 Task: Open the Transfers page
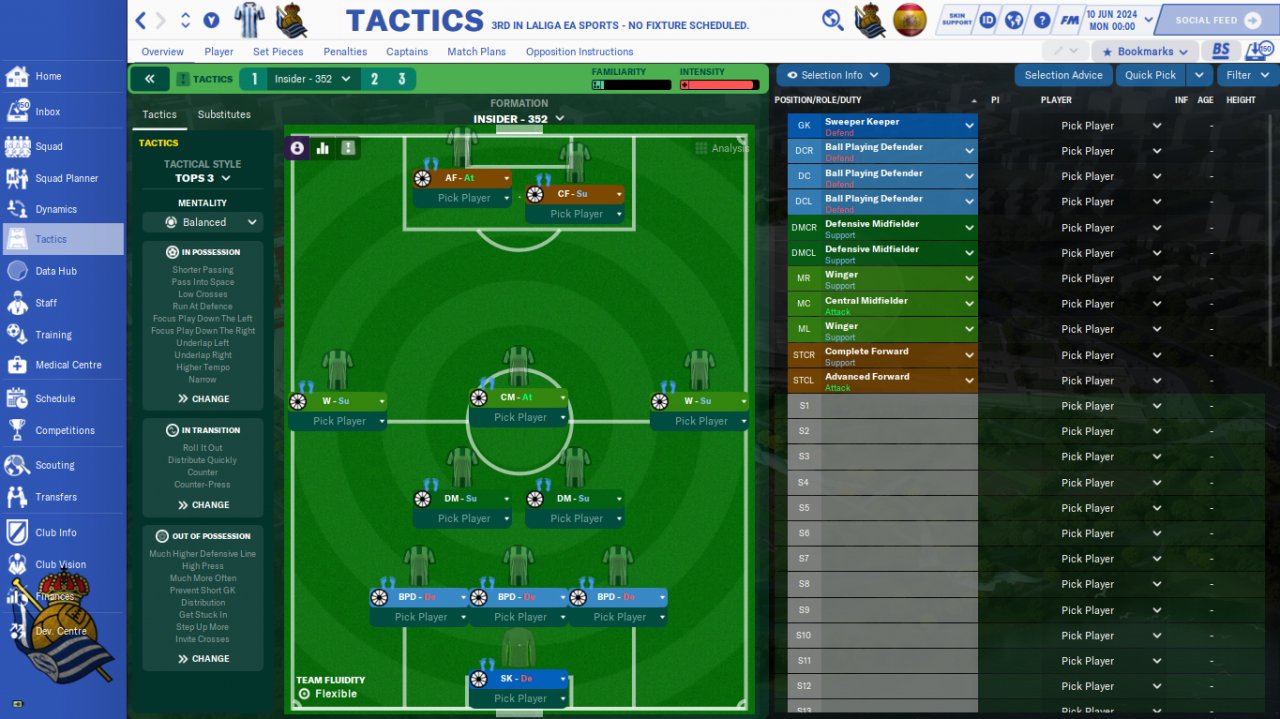56,497
